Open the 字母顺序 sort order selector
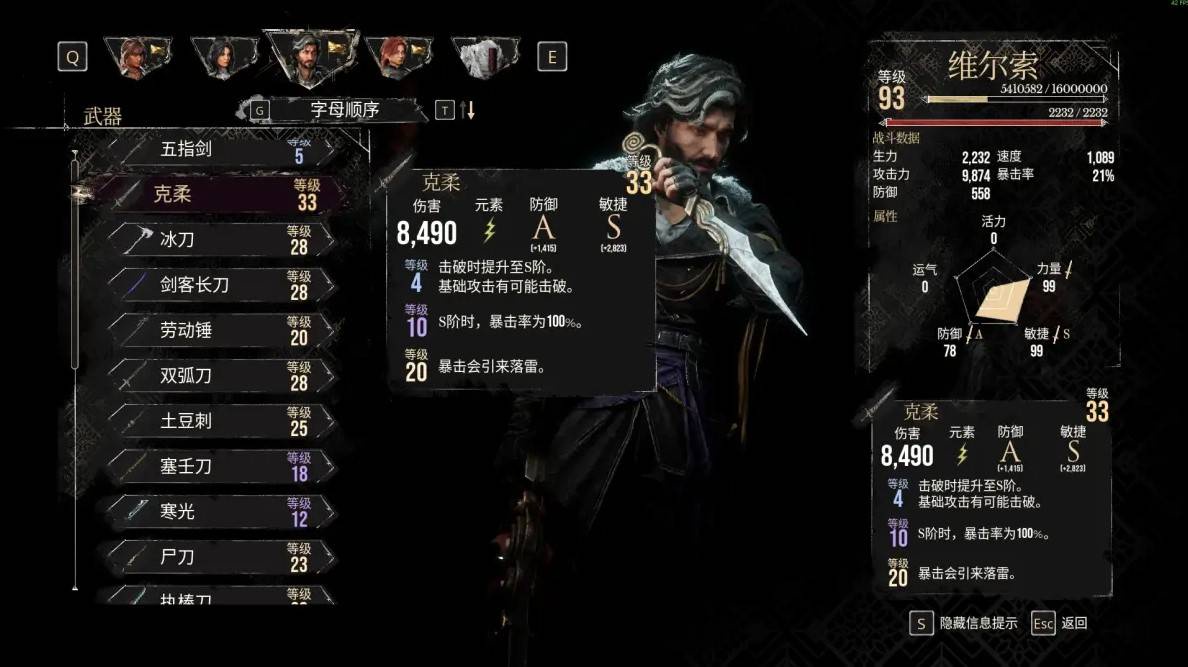 344,110
